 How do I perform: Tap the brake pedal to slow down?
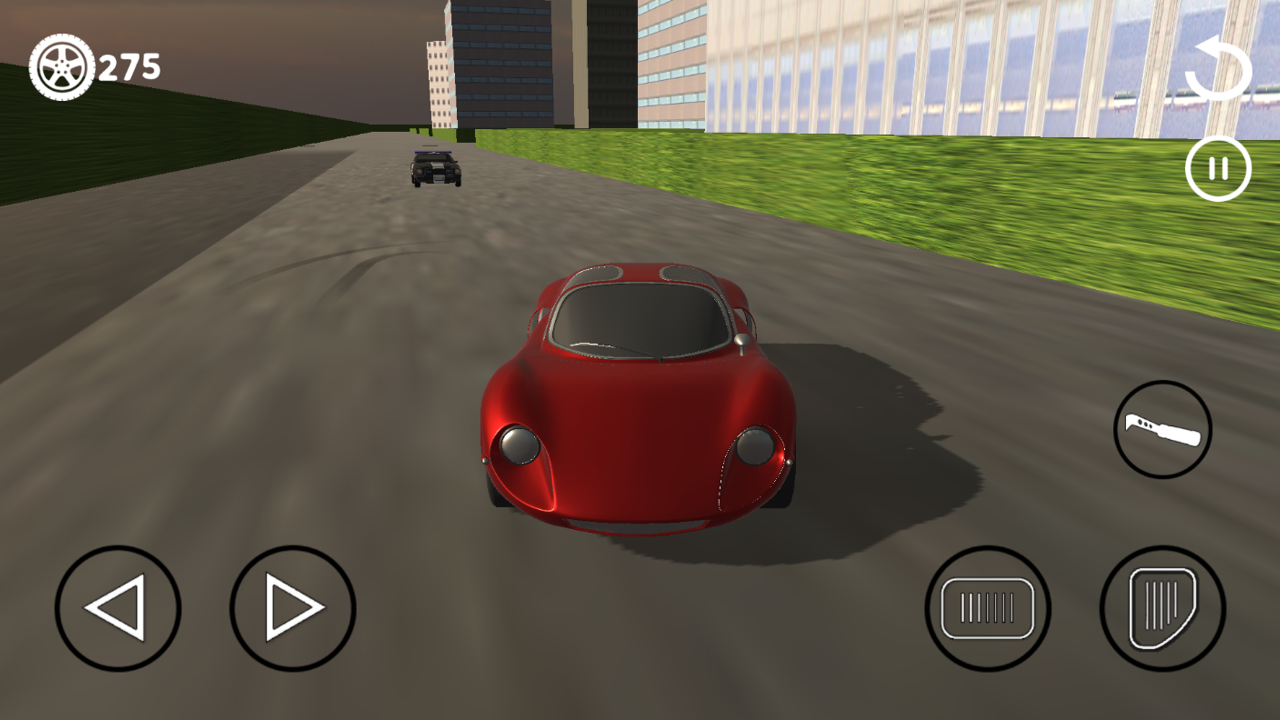(989, 605)
